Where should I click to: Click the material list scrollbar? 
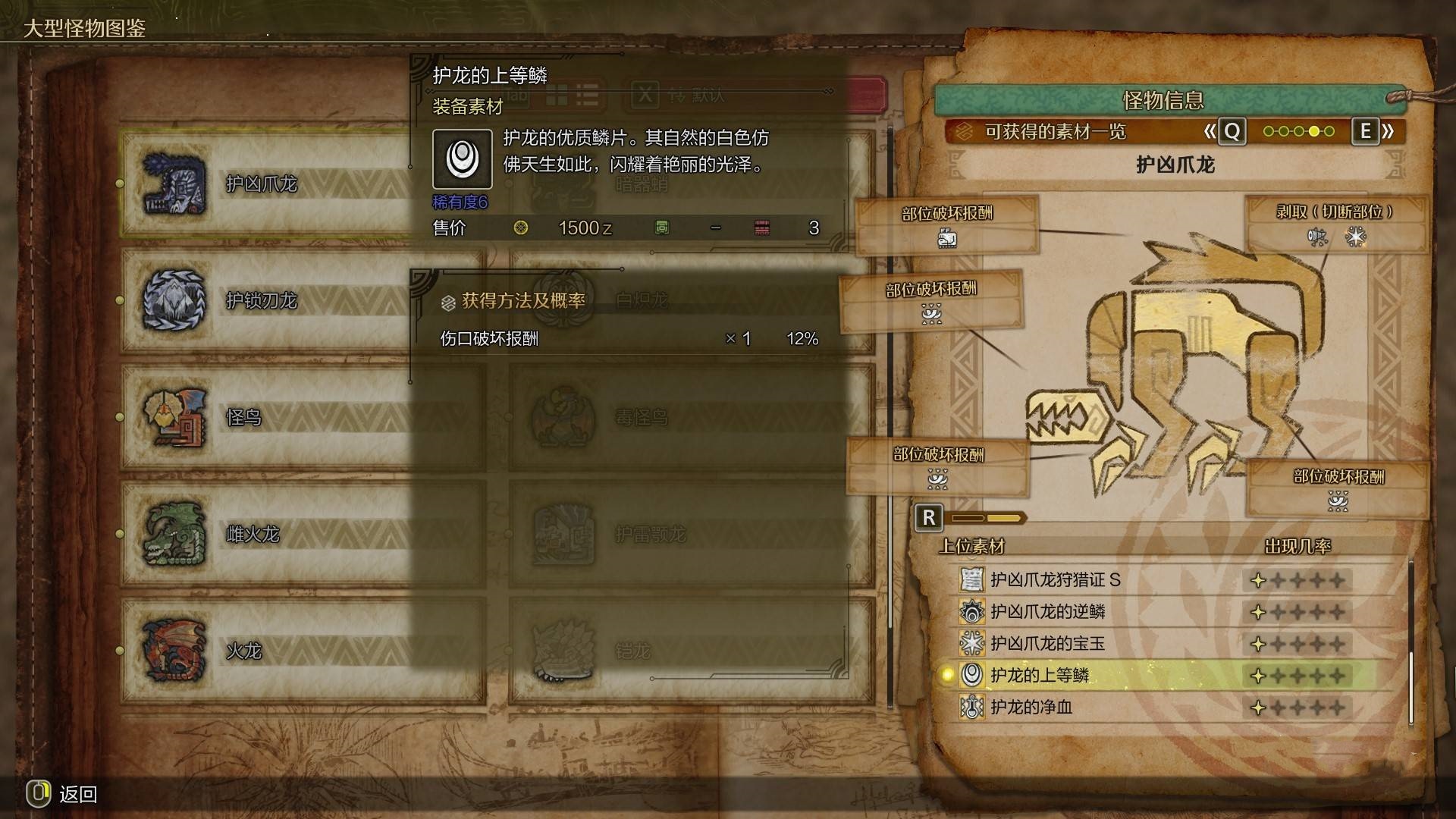click(1411, 643)
